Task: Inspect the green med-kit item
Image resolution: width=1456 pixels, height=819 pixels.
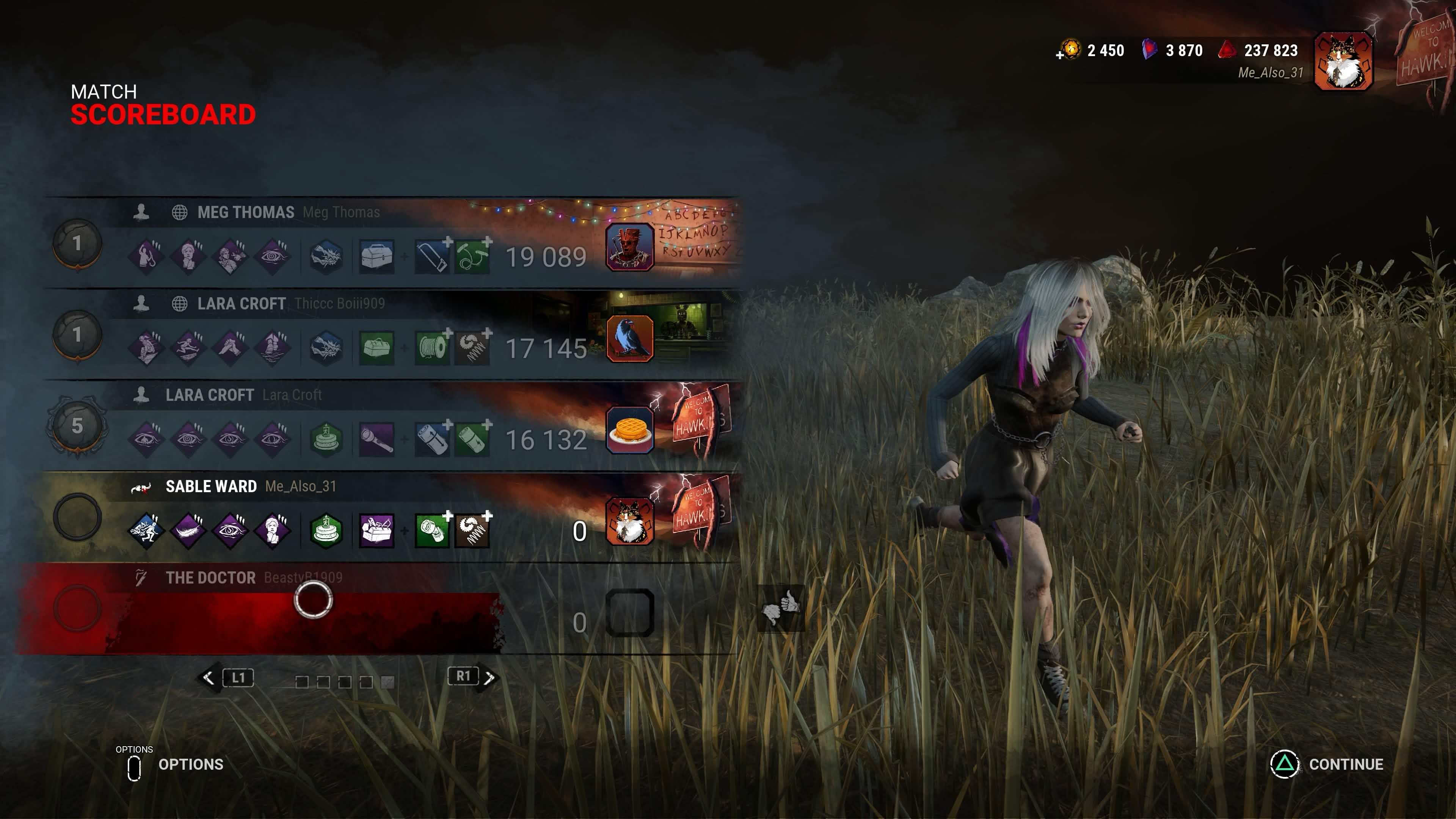Action: [x=377, y=348]
